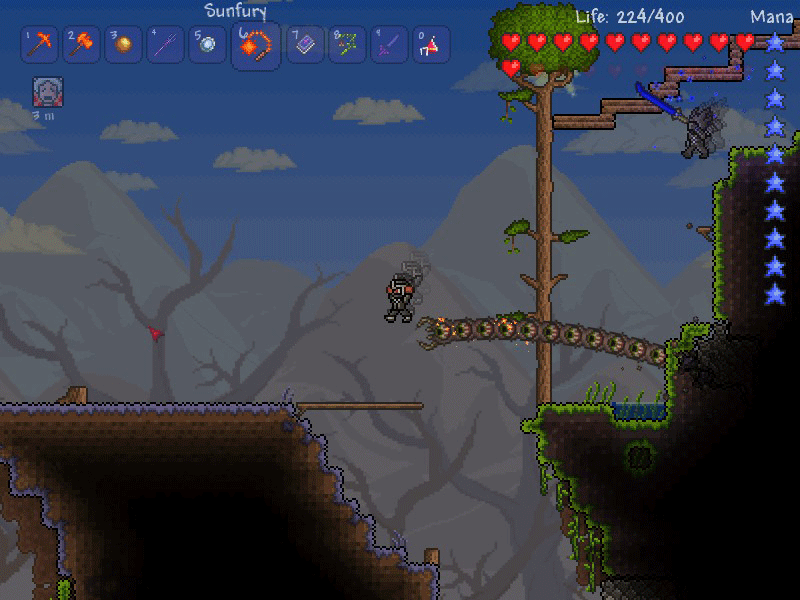
Task: Select the dark purple sword in slot 9
Action: 389,44
